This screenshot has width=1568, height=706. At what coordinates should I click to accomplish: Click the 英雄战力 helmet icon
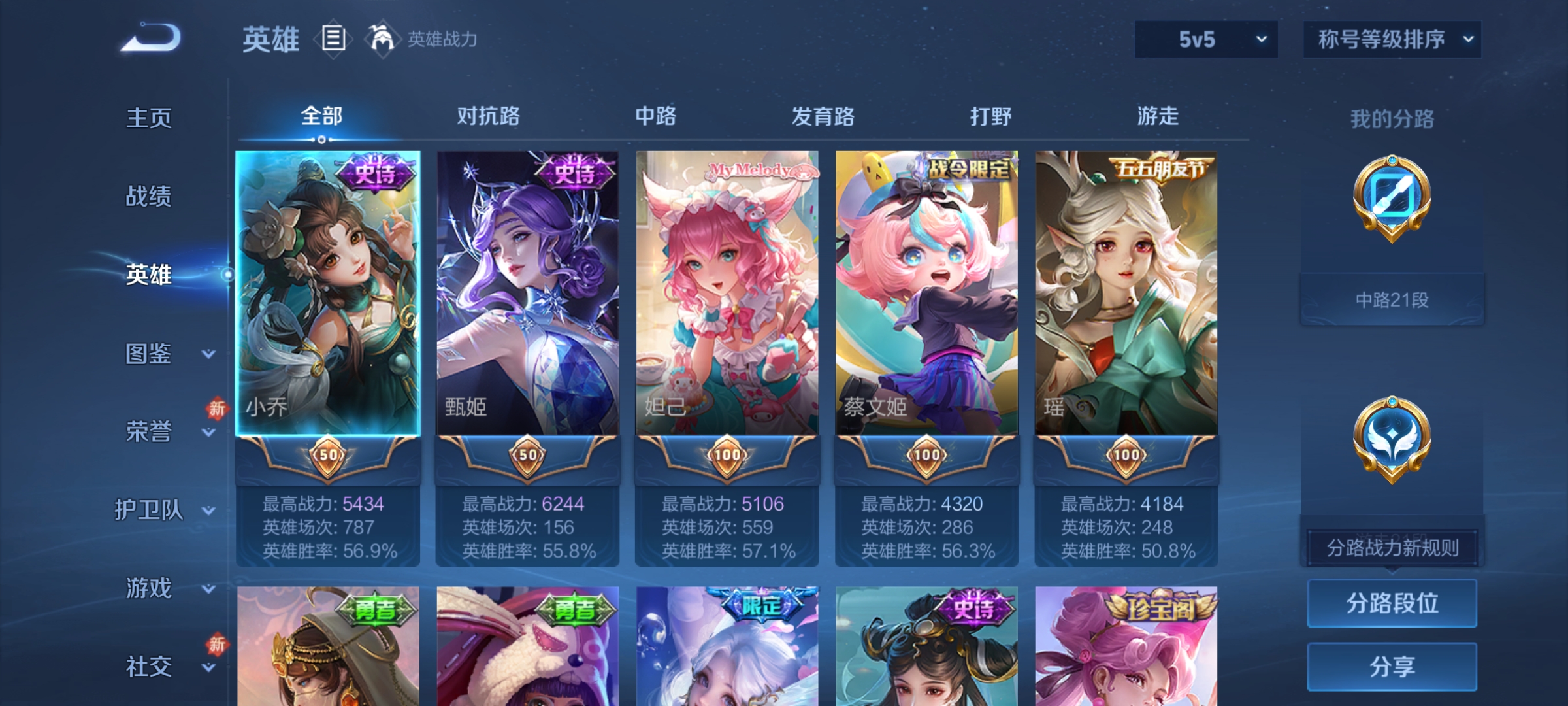383,38
